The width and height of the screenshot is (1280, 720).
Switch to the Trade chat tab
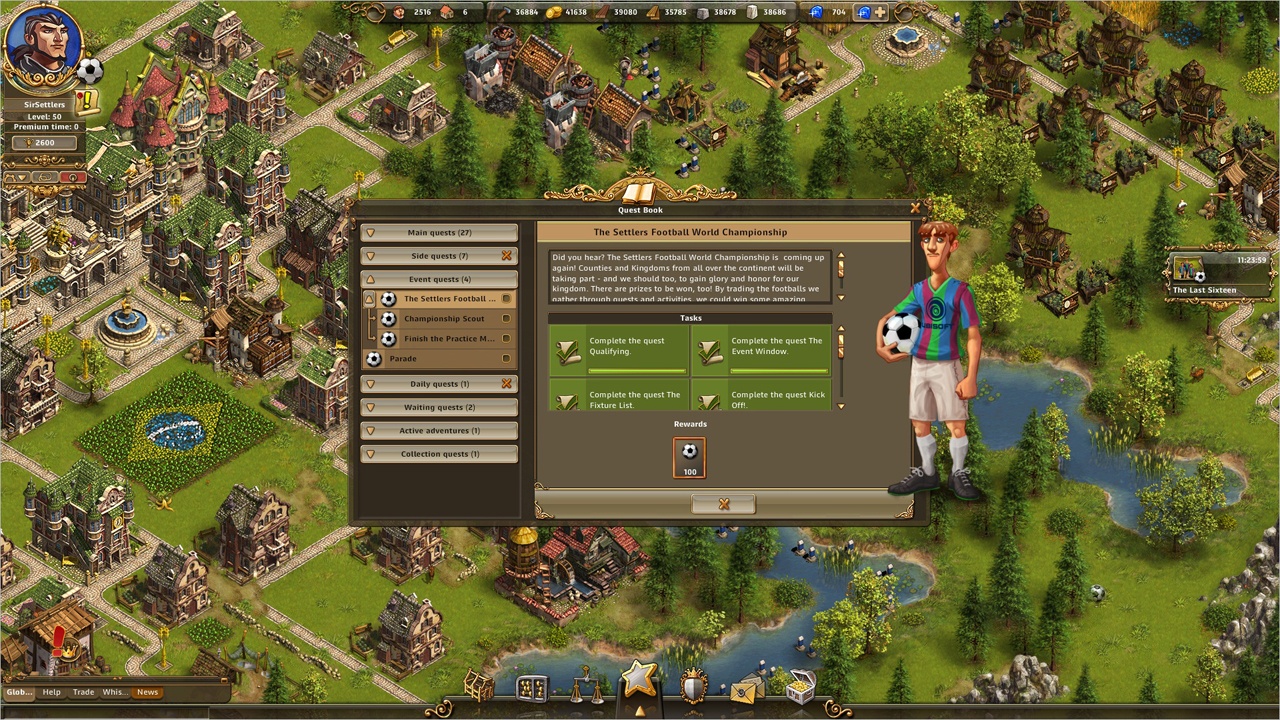pyautogui.click(x=83, y=692)
